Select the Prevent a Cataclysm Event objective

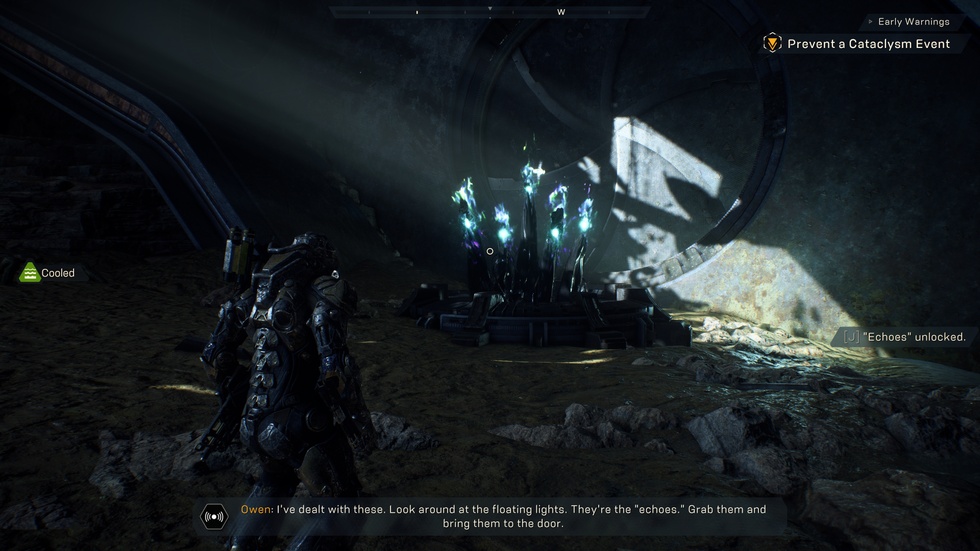tap(868, 44)
